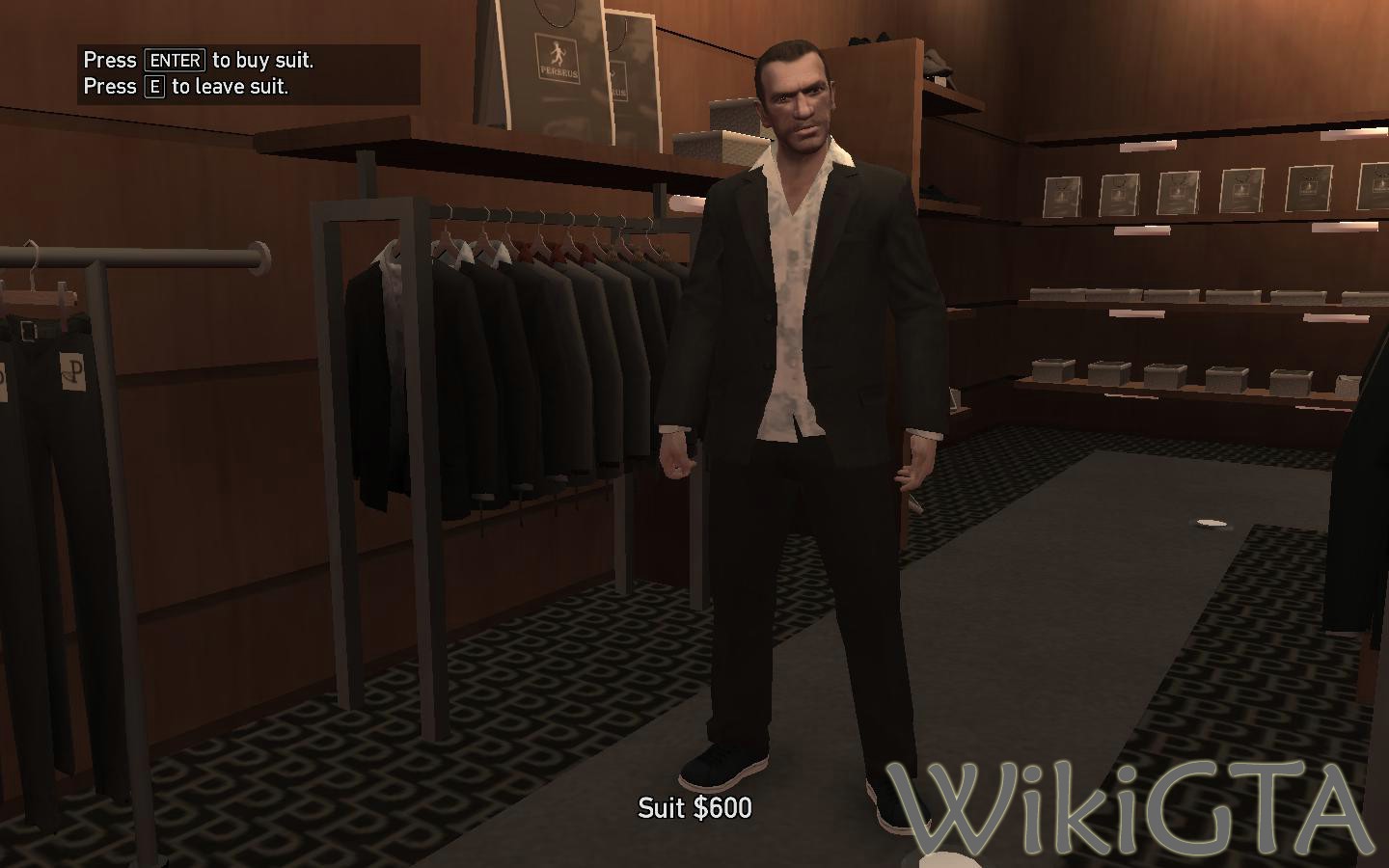This screenshot has height=868, width=1389.
Task: Select the Suit $600 price label
Action: tap(694, 809)
